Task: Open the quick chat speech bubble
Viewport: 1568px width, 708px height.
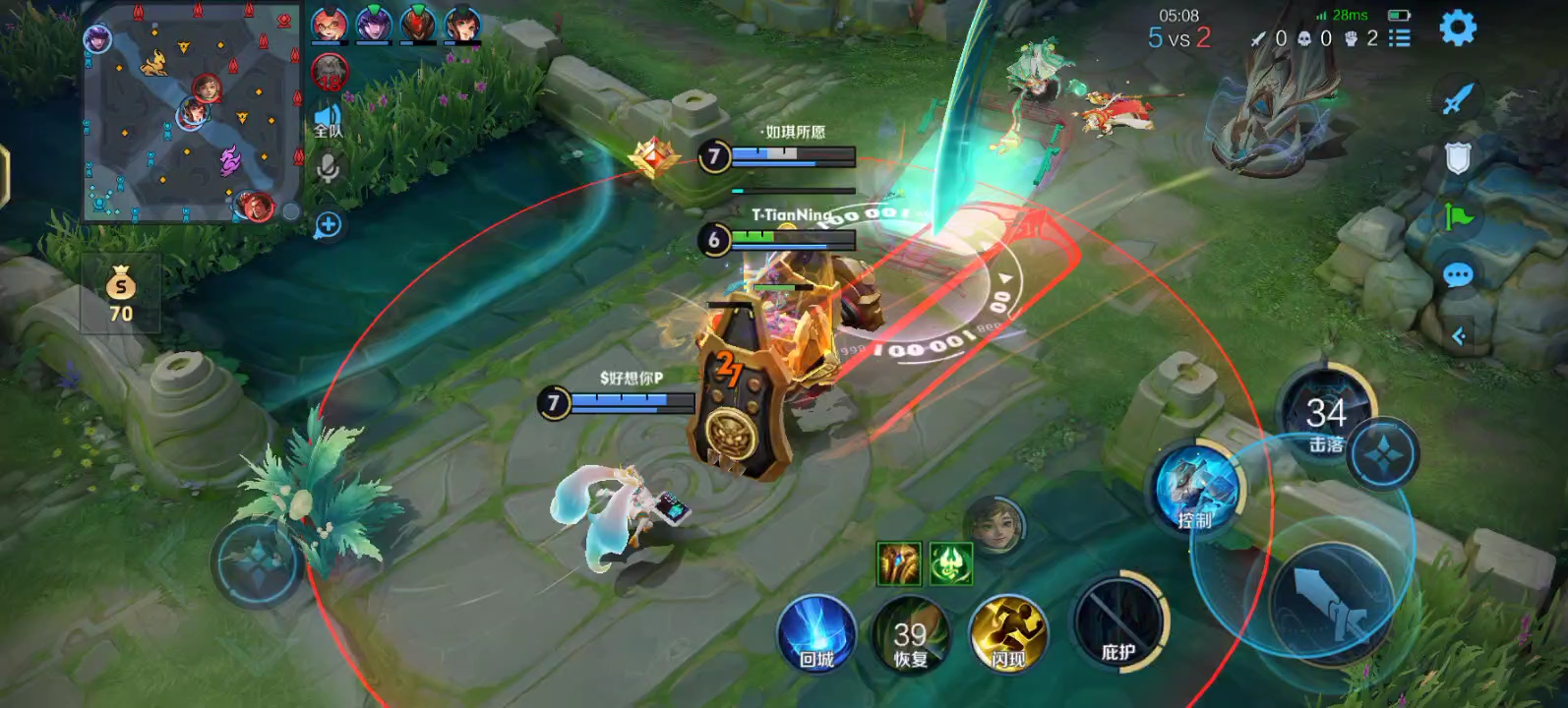Action: pyautogui.click(x=1458, y=275)
